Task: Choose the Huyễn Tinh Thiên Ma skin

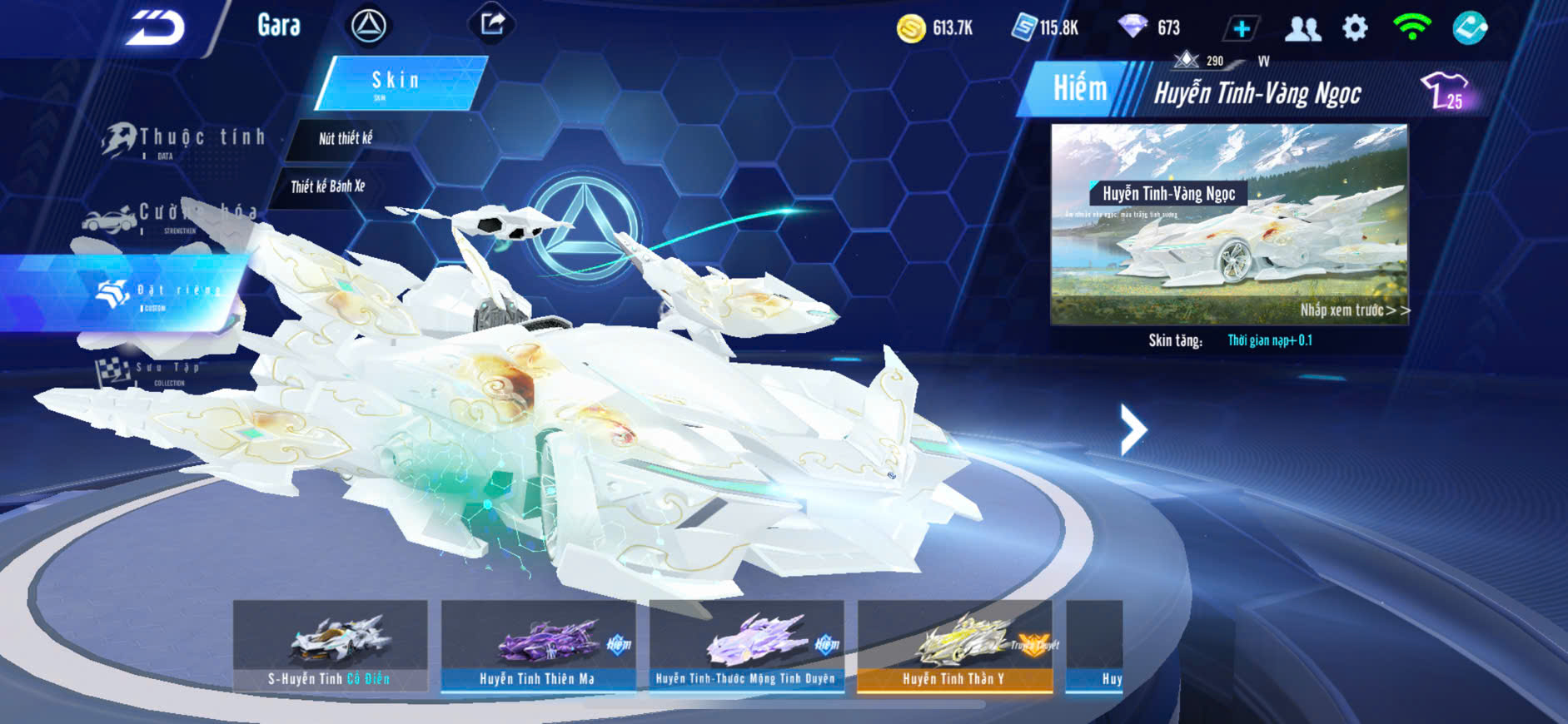Action: pos(538,646)
